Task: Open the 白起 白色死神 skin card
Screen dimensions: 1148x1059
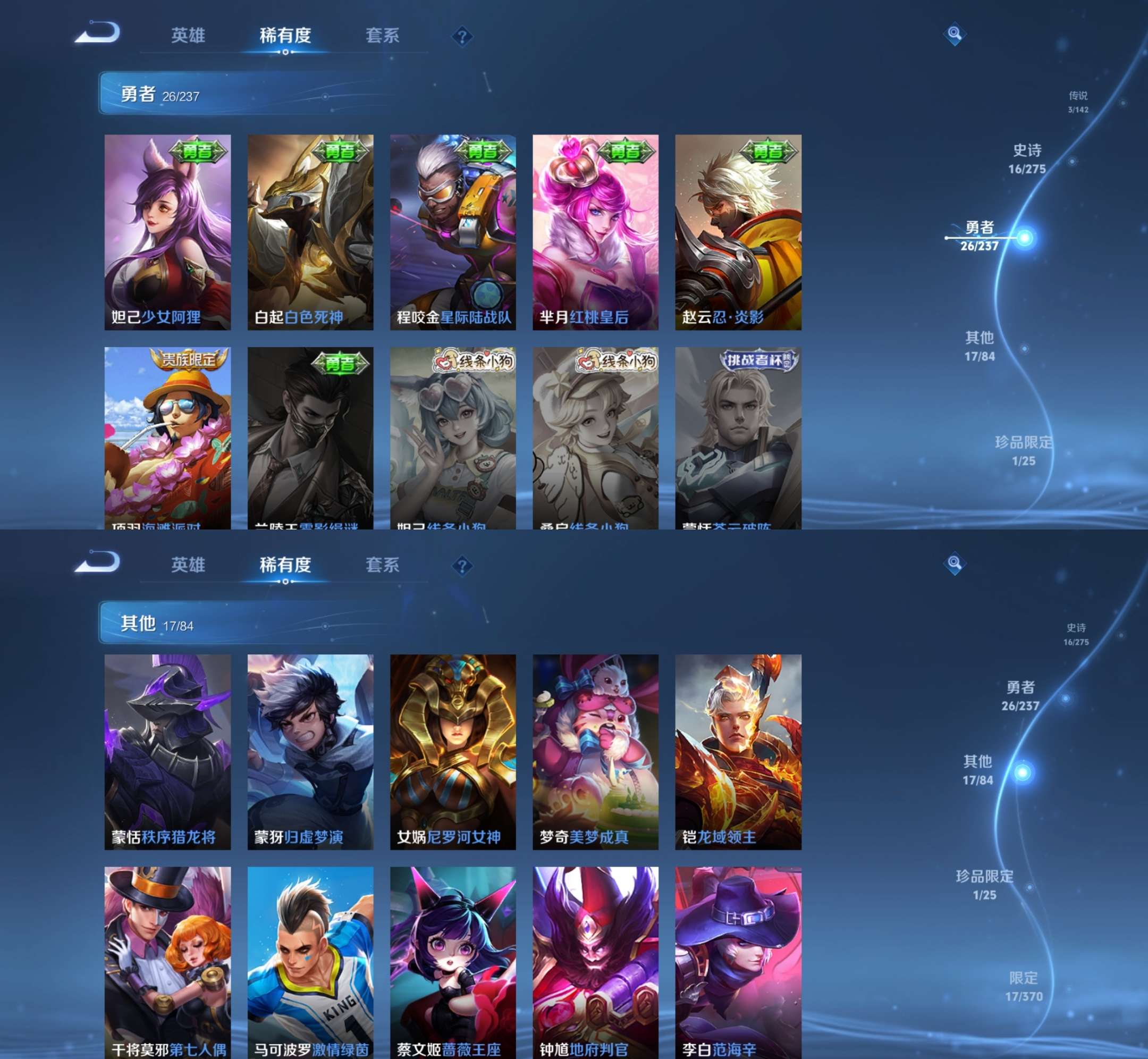Action: pyautogui.click(x=310, y=232)
